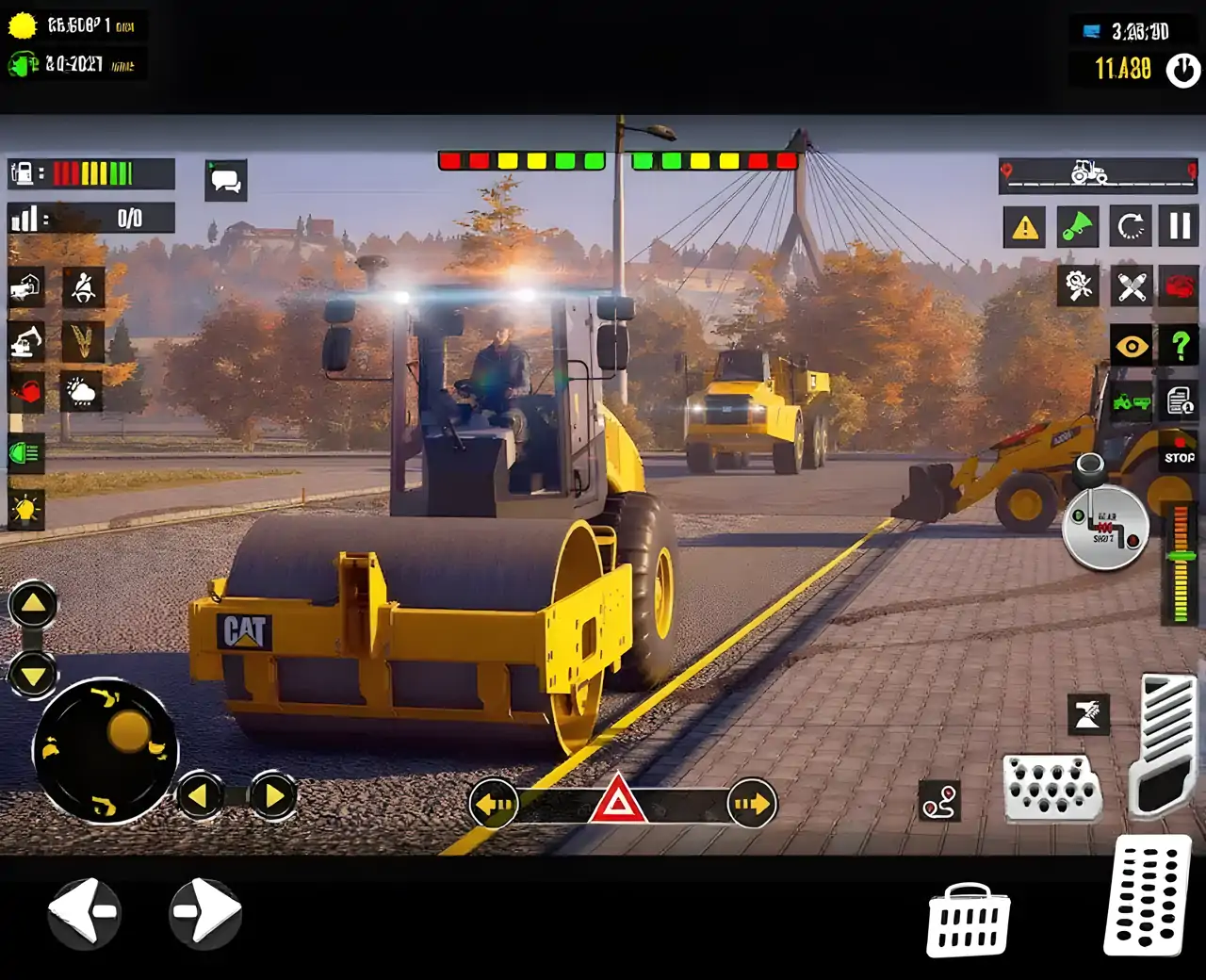The height and width of the screenshot is (980, 1206).
Task: Tap the chat message bubble
Action: [x=225, y=179]
